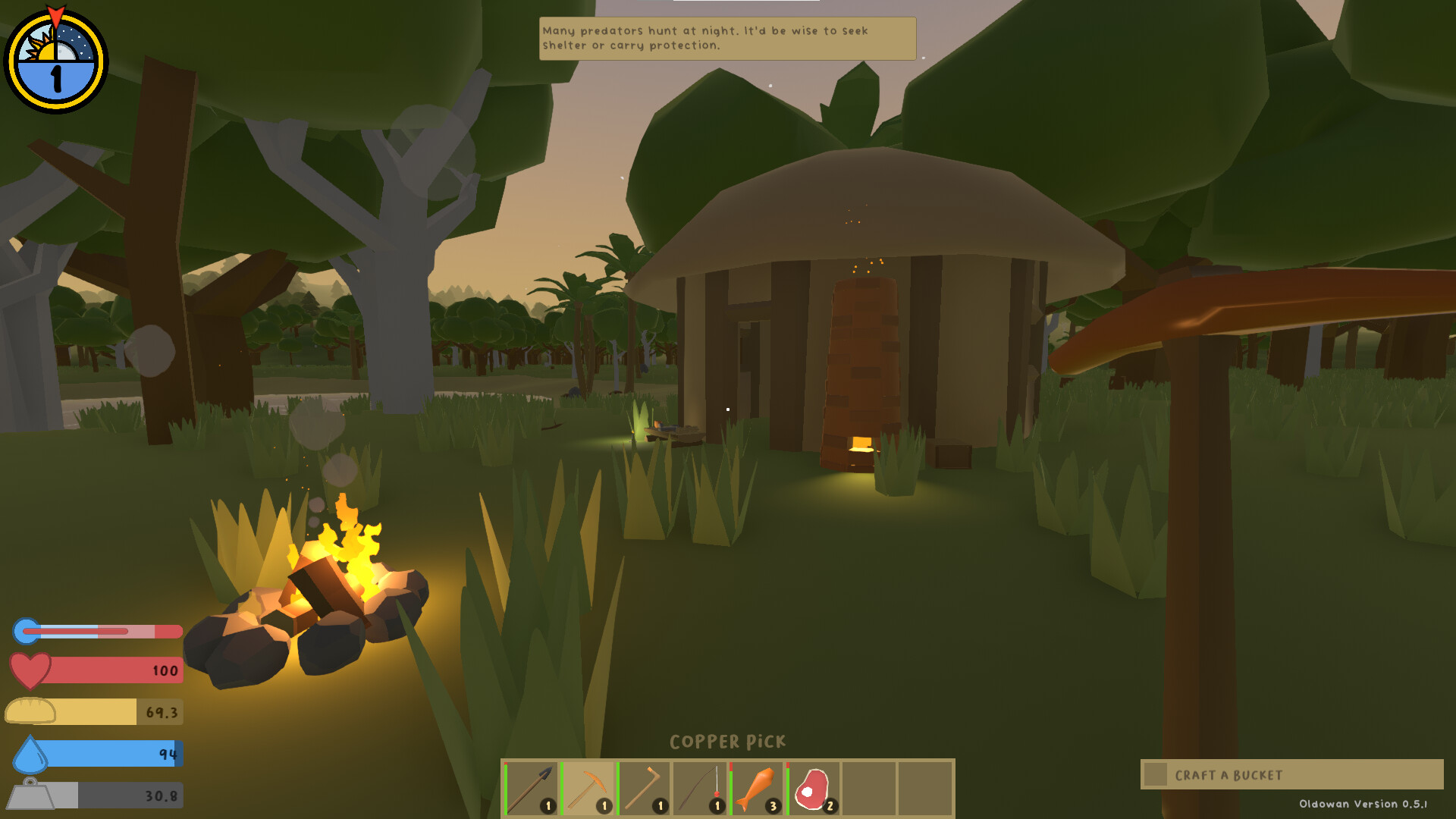Image resolution: width=1456 pixels, height=819 pixels.
Task: Click the Copper Pick name label
Action: (727, 741)
